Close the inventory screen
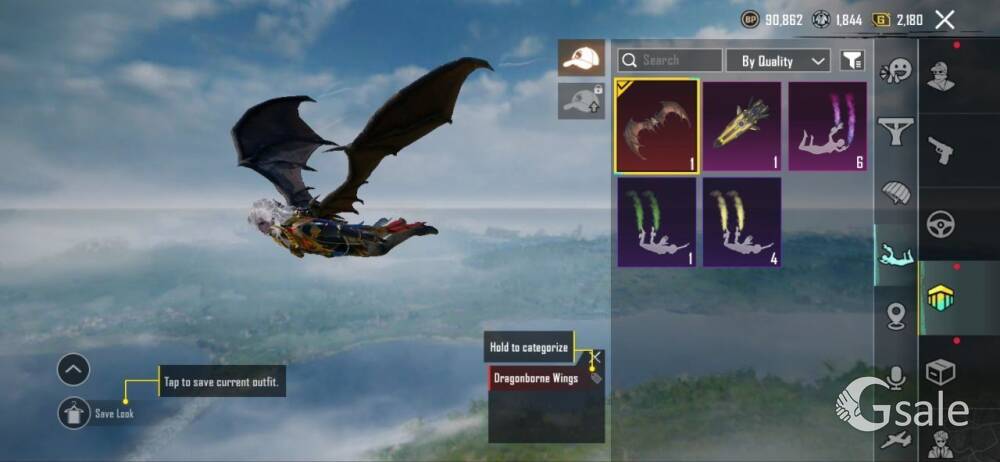This screenshot has height=462, width=1000. (x=944, y=19)
